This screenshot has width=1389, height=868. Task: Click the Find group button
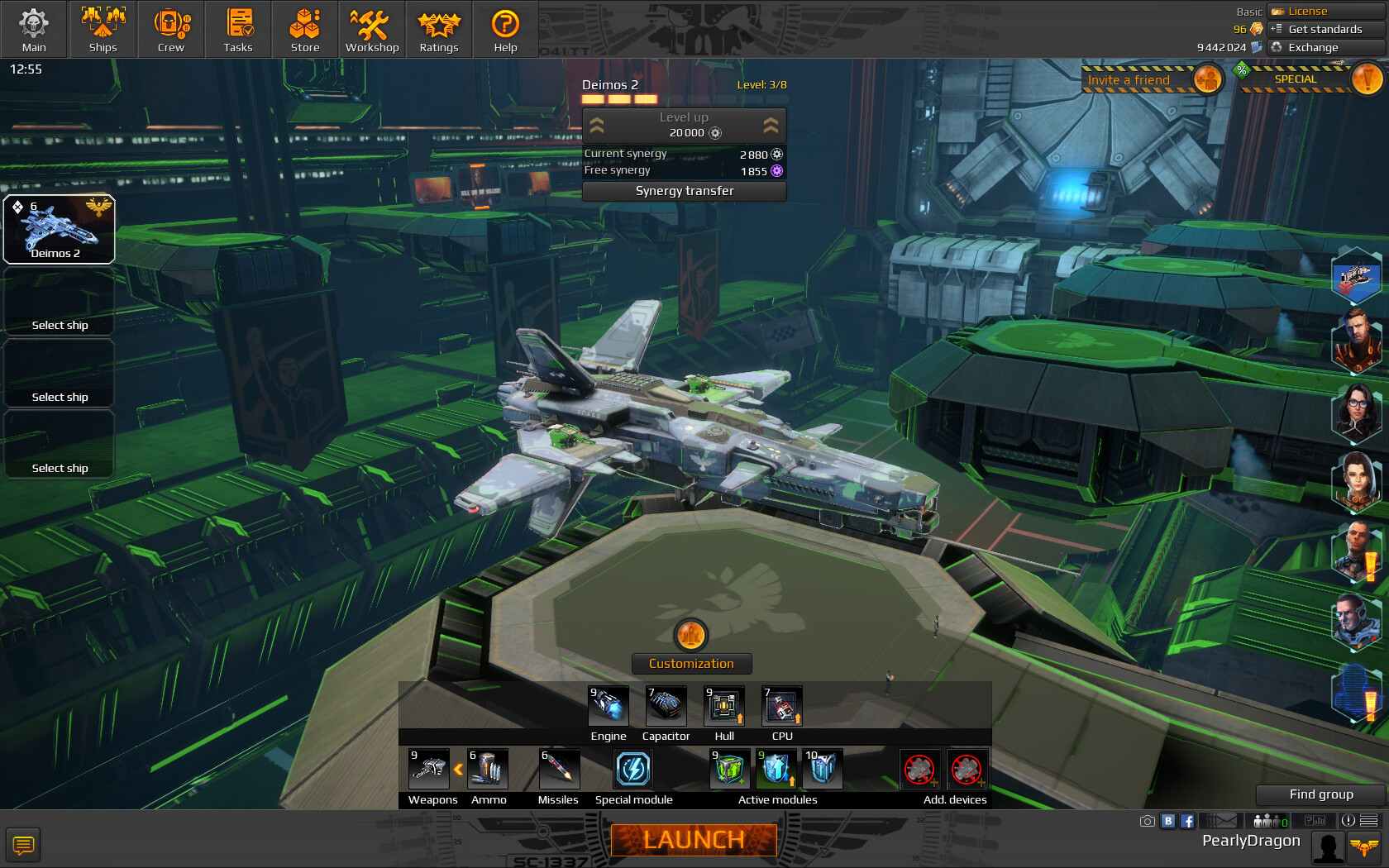1321,794
